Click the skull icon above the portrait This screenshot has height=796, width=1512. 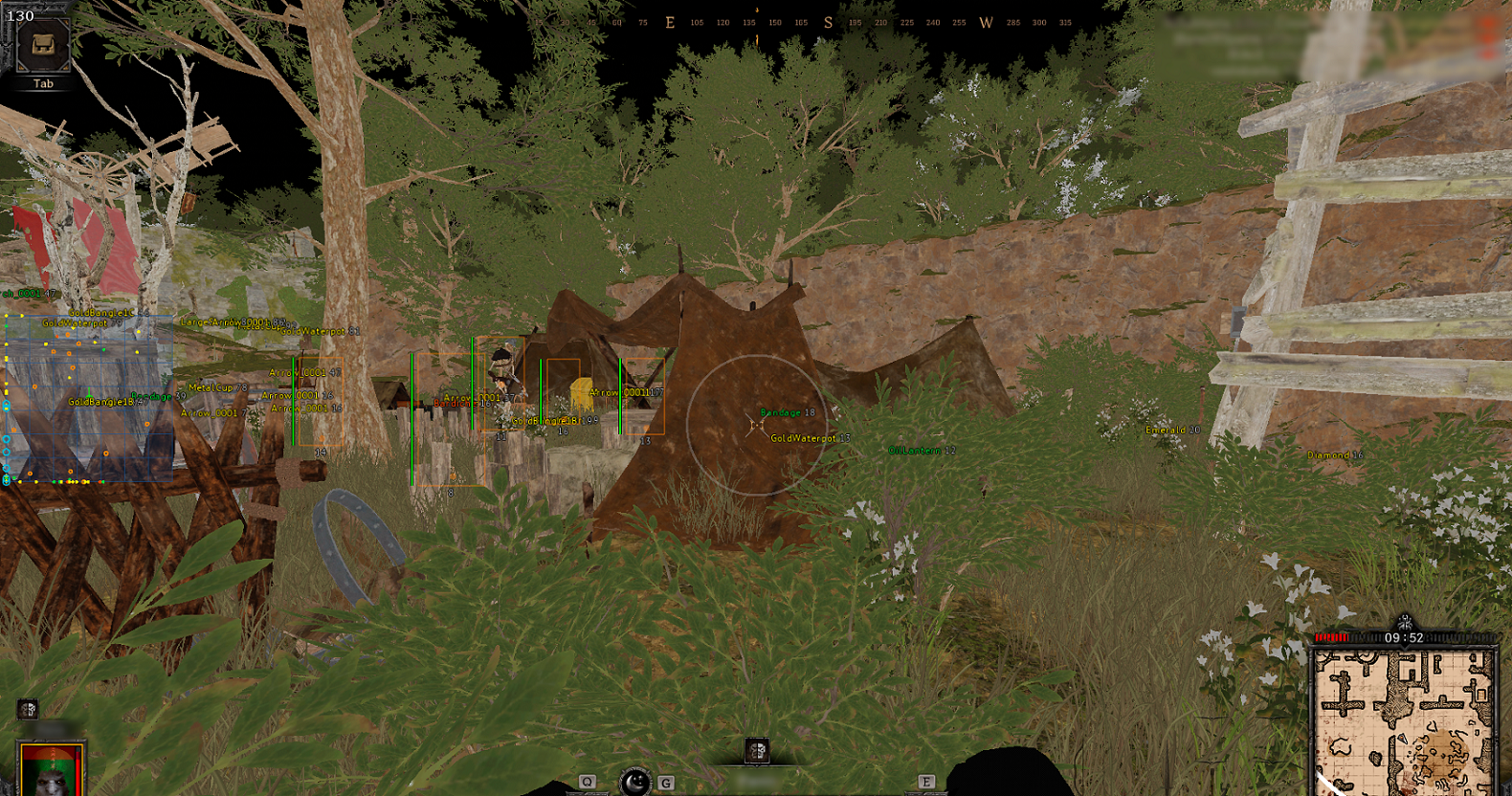(x=28, y=709)
